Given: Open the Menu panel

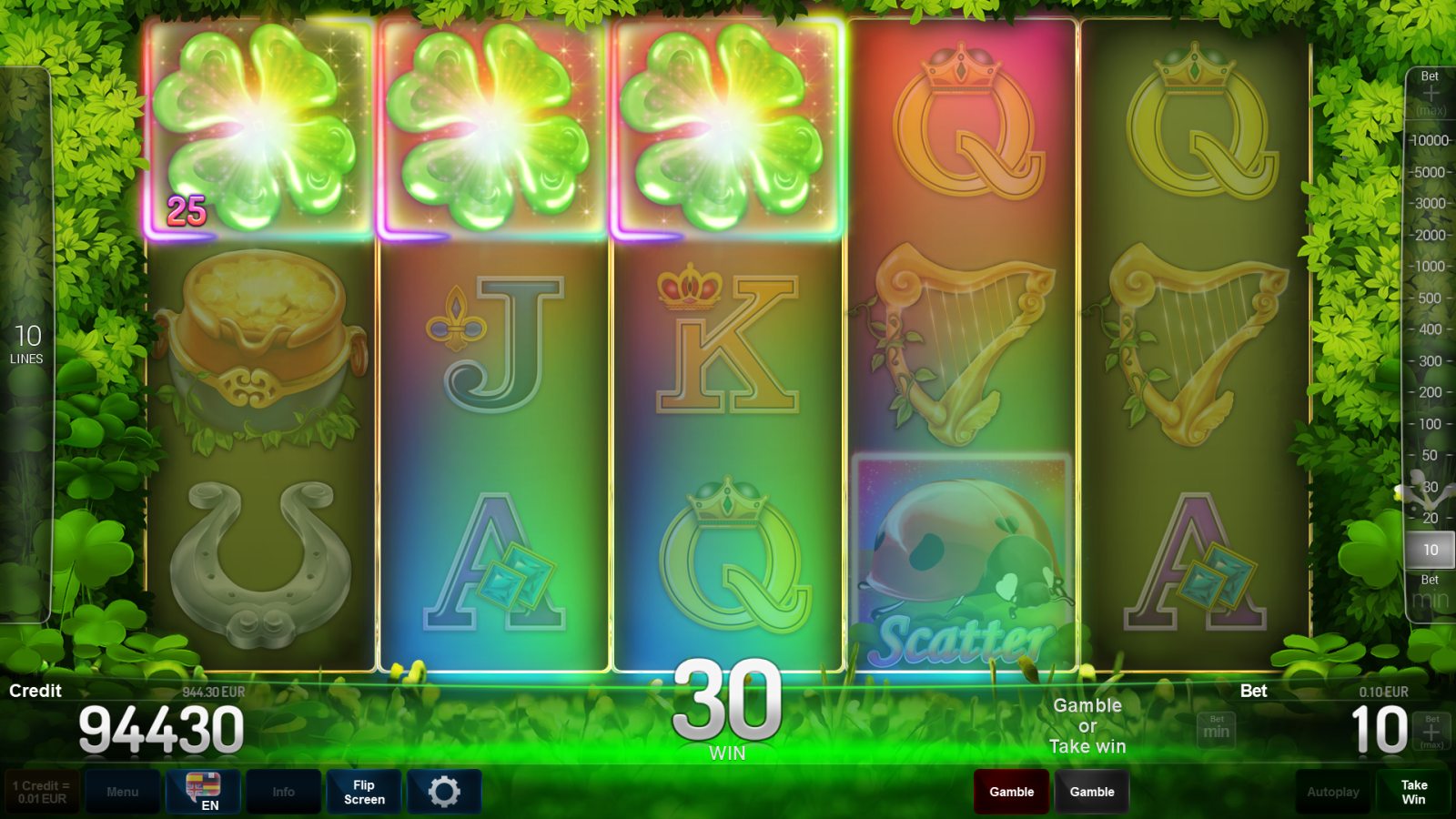Looking at the screenshot, I should pos(123,792).
